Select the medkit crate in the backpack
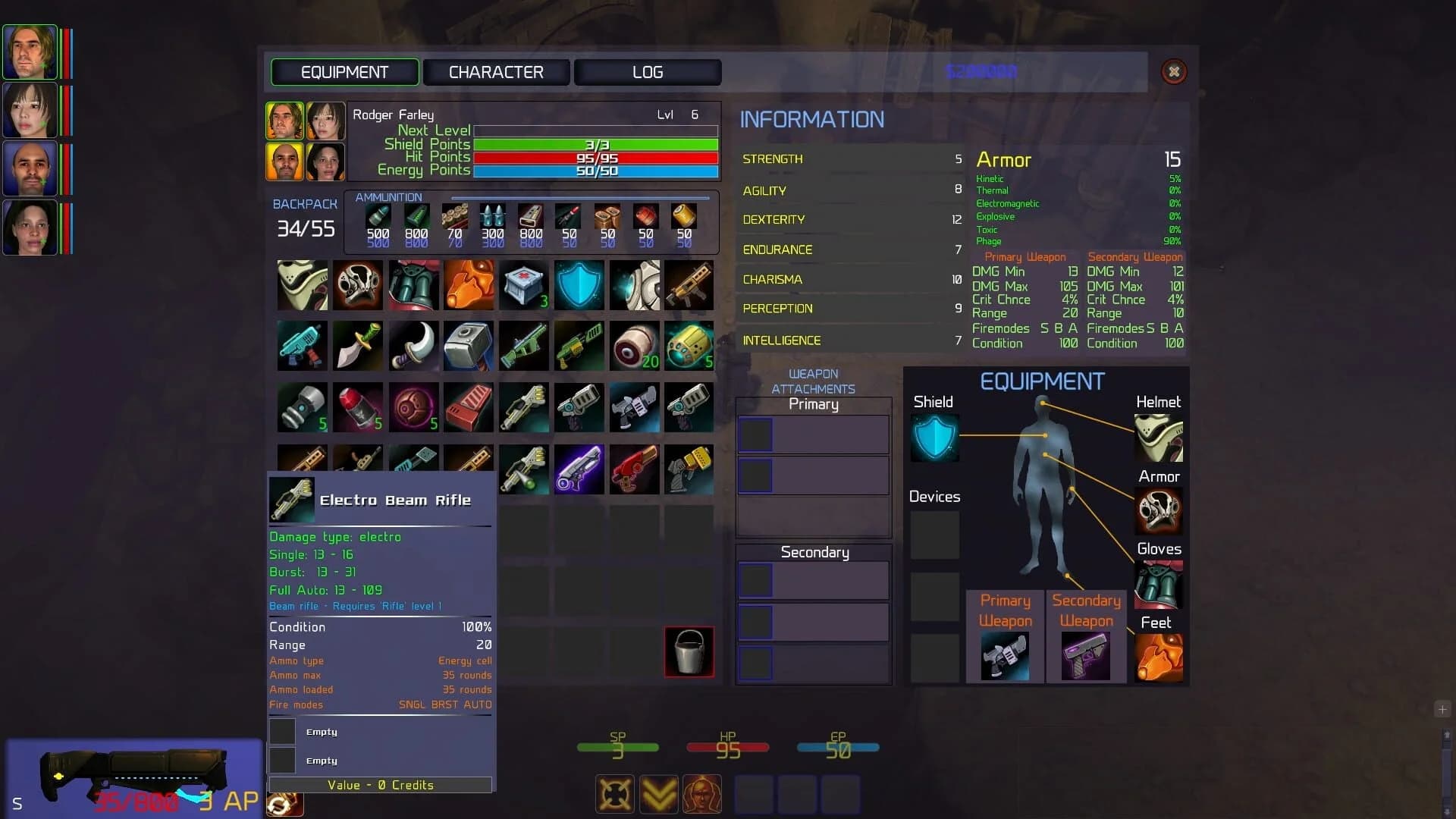Image resolution: width=1456 pixels, height=819 pixels. 523,286
